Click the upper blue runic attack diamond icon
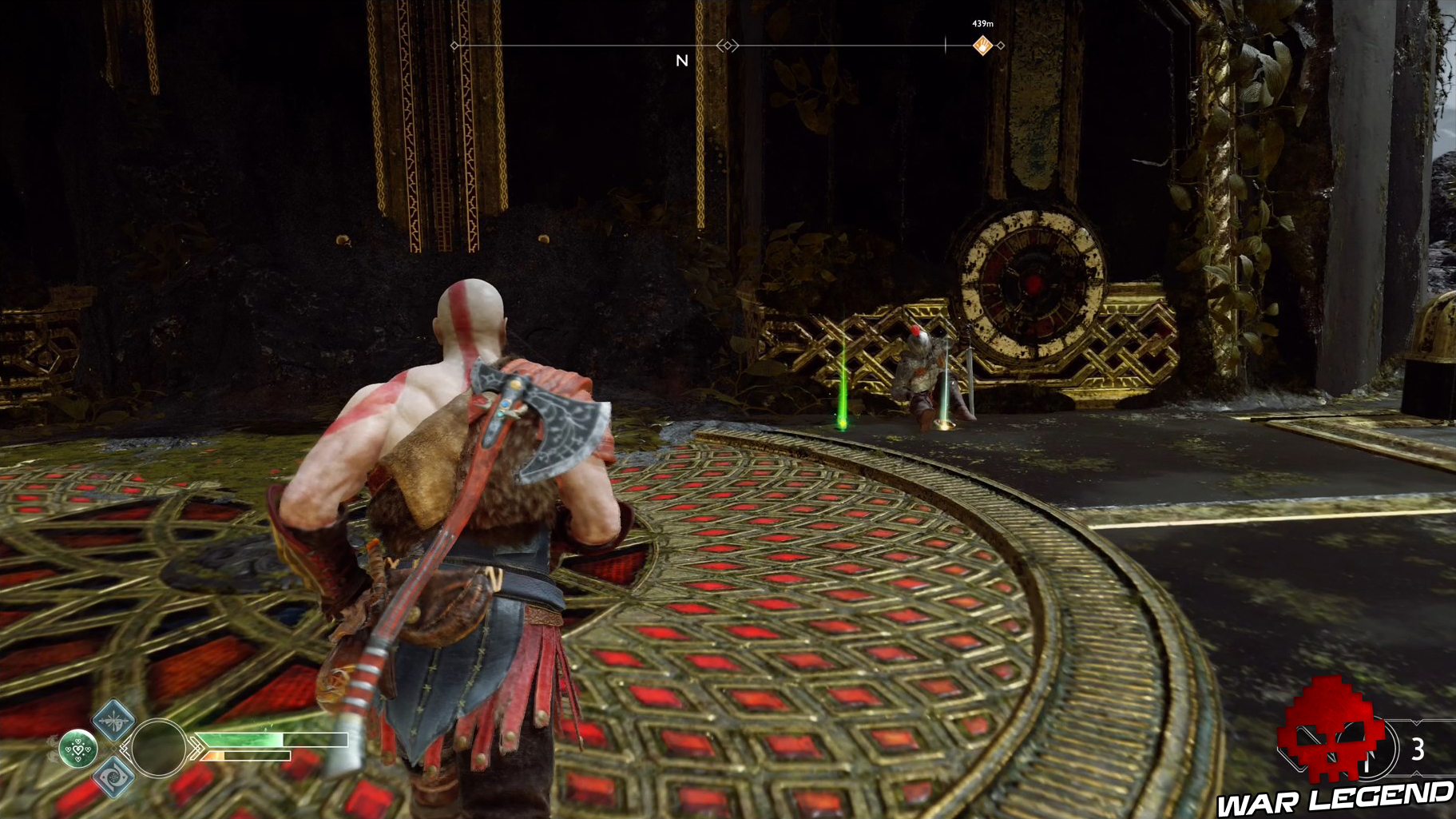Screen dimensions: 1456x819 [113, 722]
